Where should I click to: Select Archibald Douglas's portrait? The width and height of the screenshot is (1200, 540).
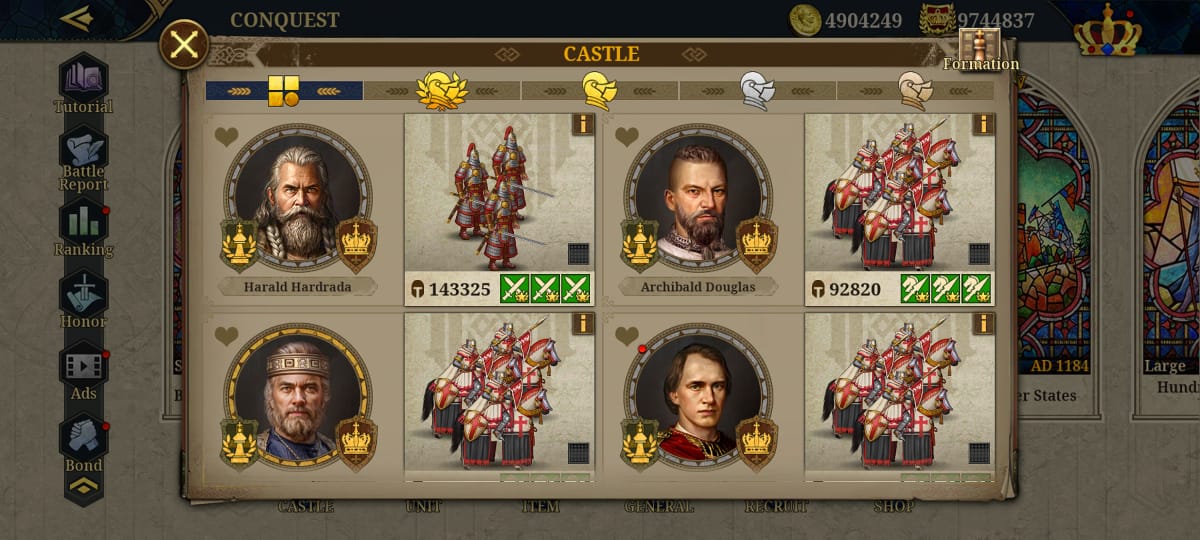click(697, 199)
